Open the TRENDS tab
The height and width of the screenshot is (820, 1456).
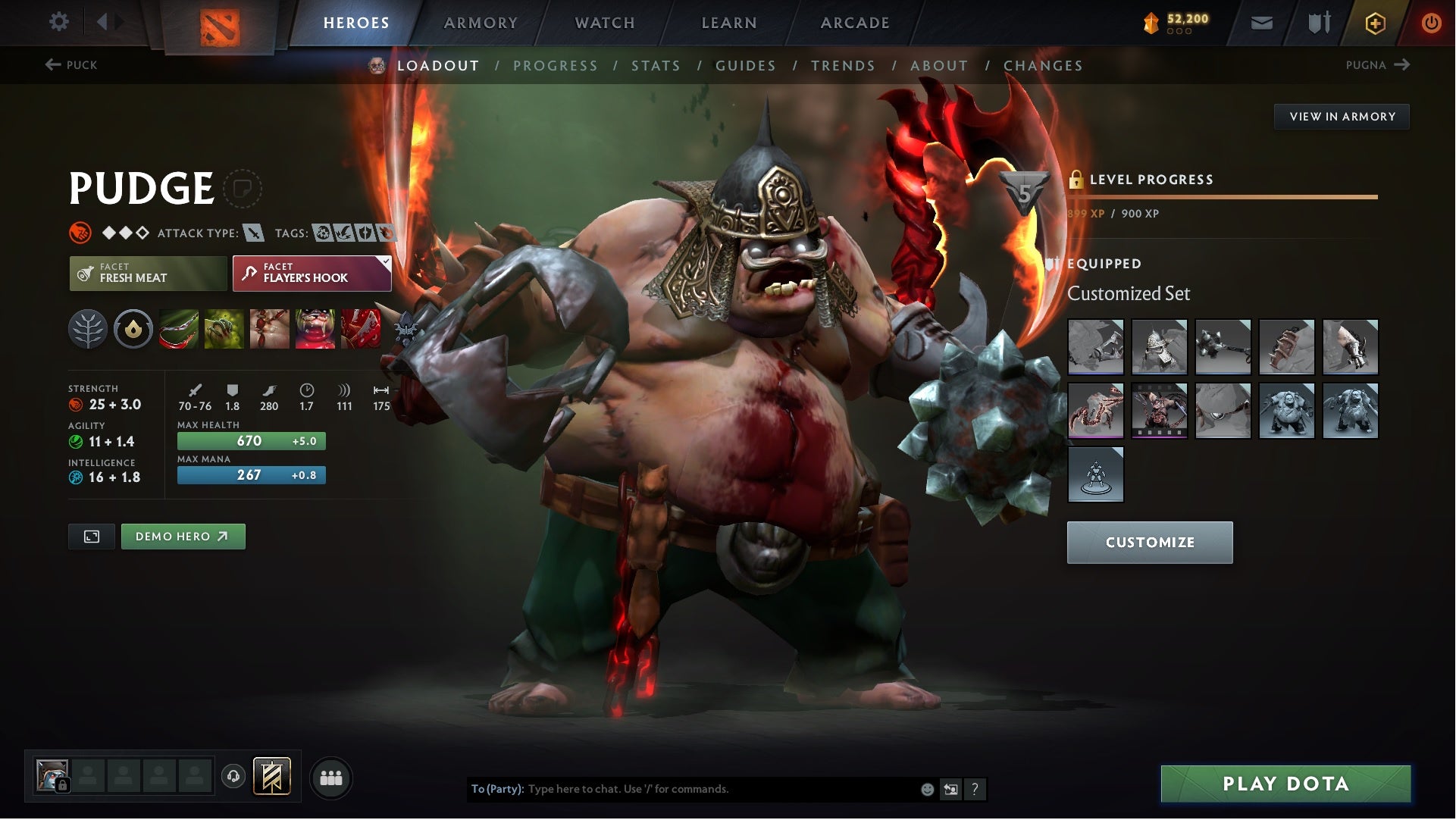pyautogui.click(x=844, y=66)
